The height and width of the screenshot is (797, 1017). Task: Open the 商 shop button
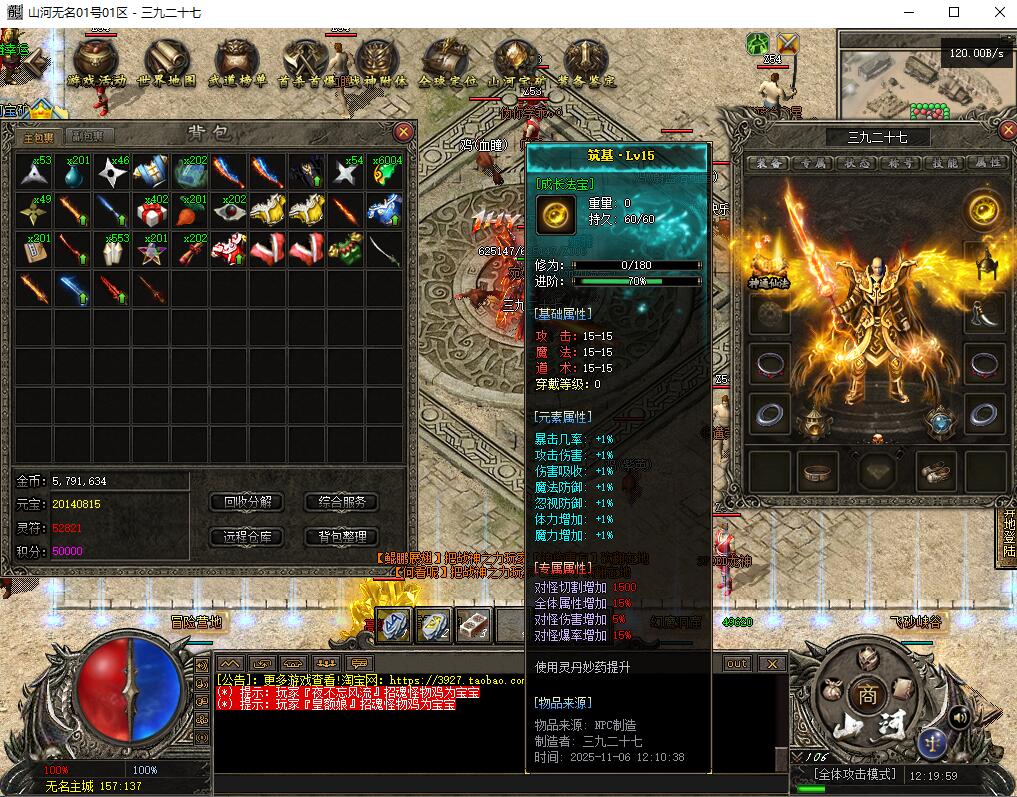tap(865, 694)
